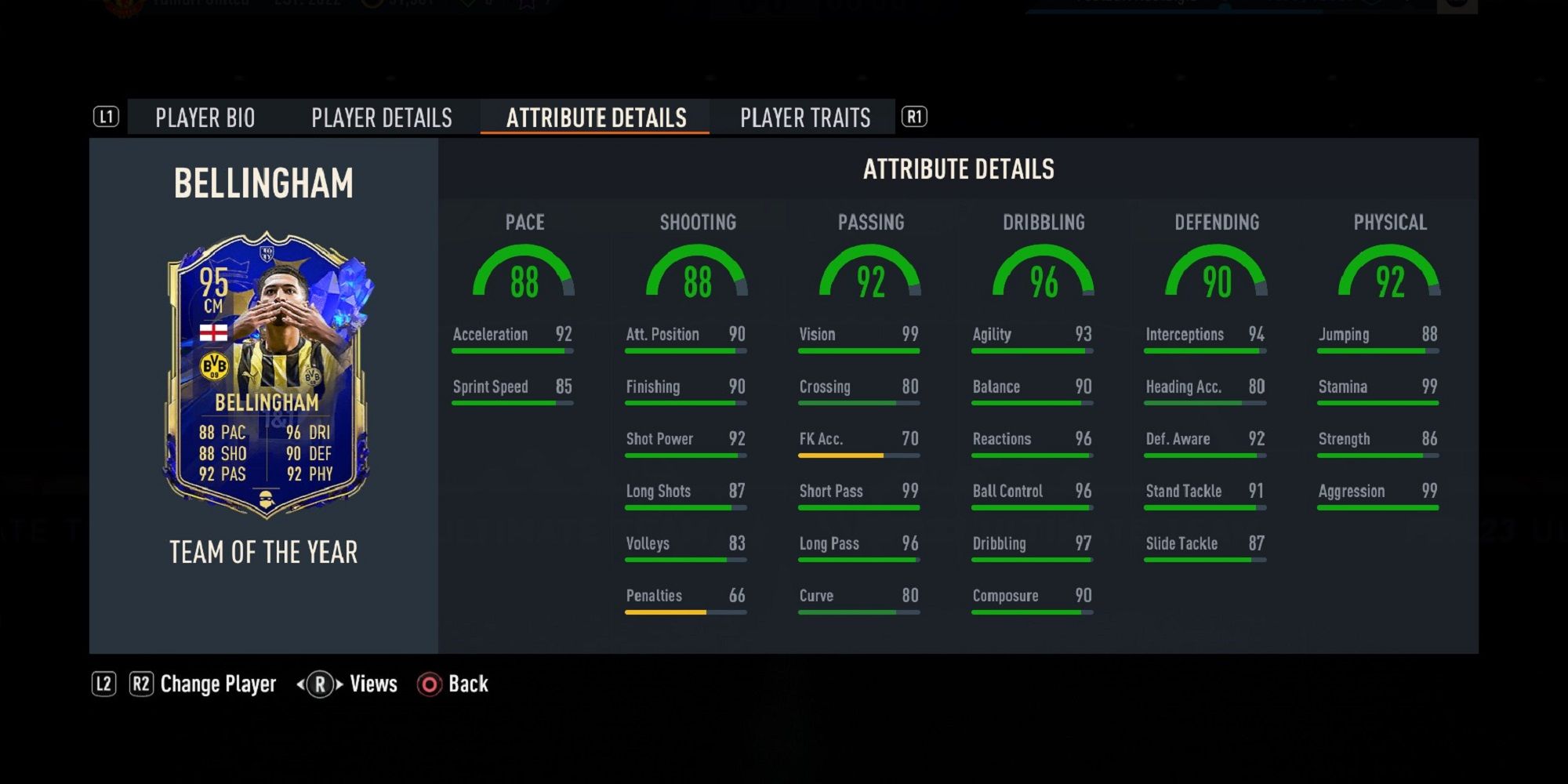Select the Bellingham Team of the Year card
Image resolution: width=1568 pixels, height=784 pixels.
coord(267,375)
